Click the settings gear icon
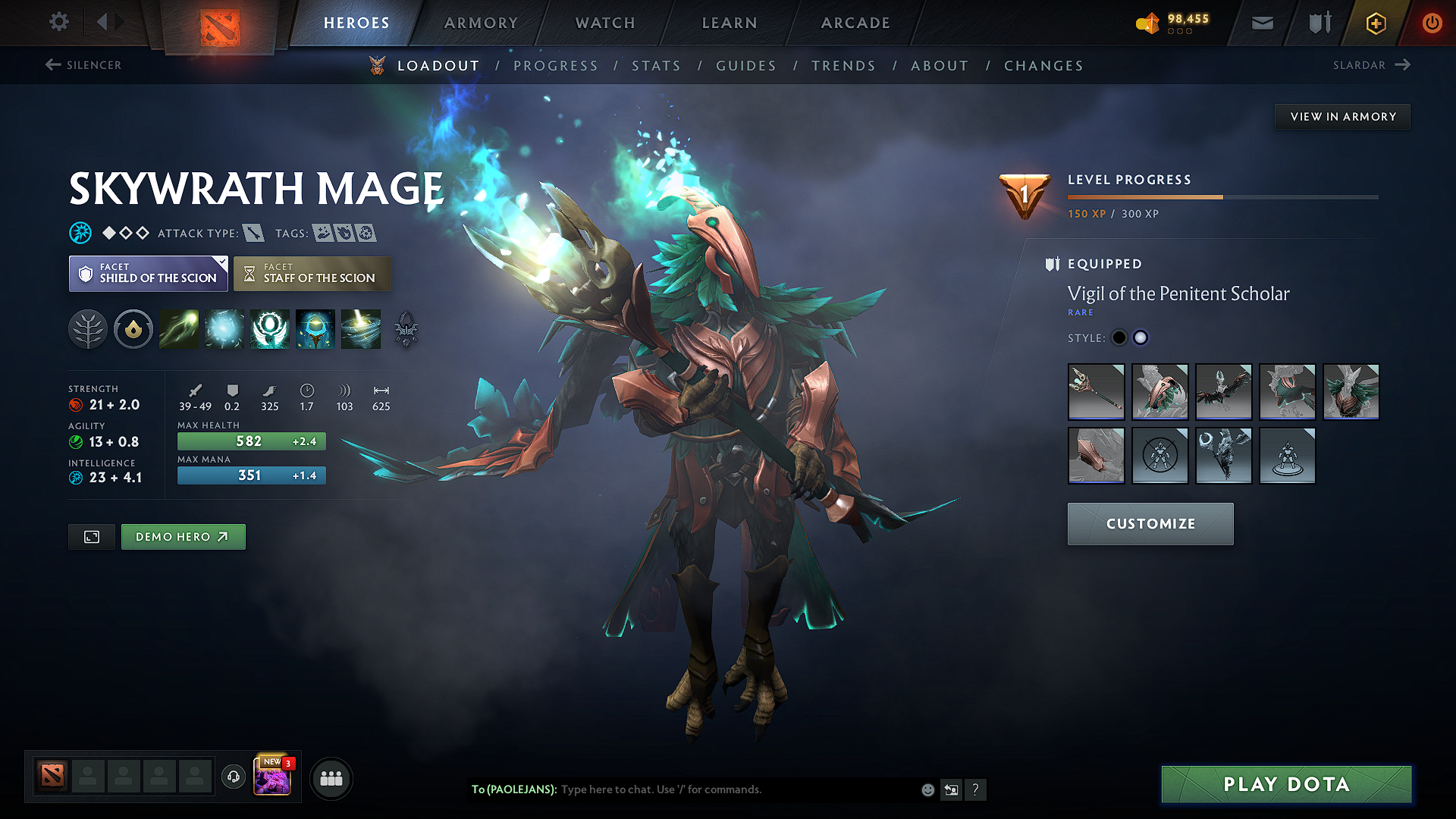This screenshot has height=819, width=1456. tap(58, 22)
